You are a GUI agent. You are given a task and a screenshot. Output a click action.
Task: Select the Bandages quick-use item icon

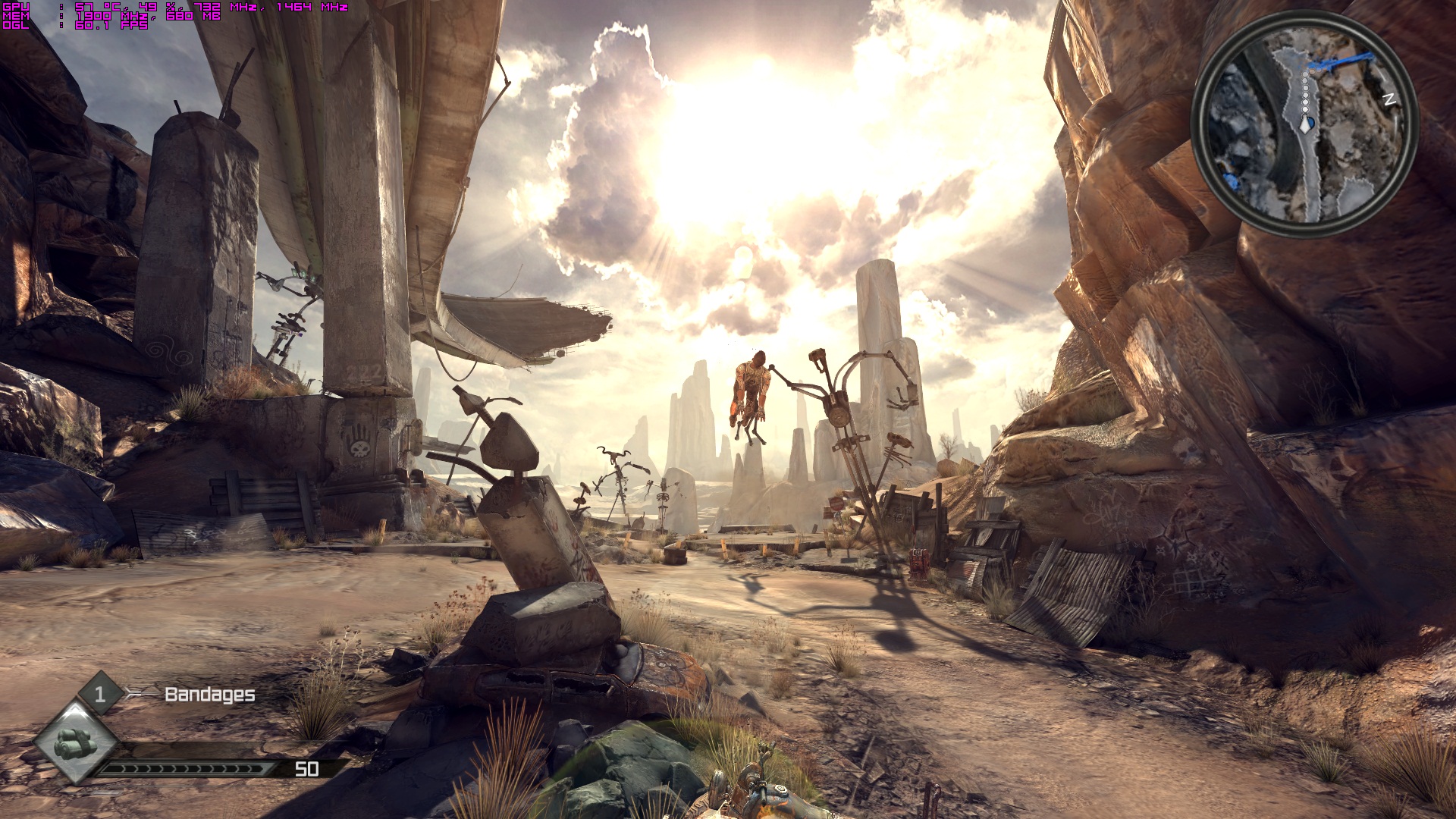click(75, 741)
